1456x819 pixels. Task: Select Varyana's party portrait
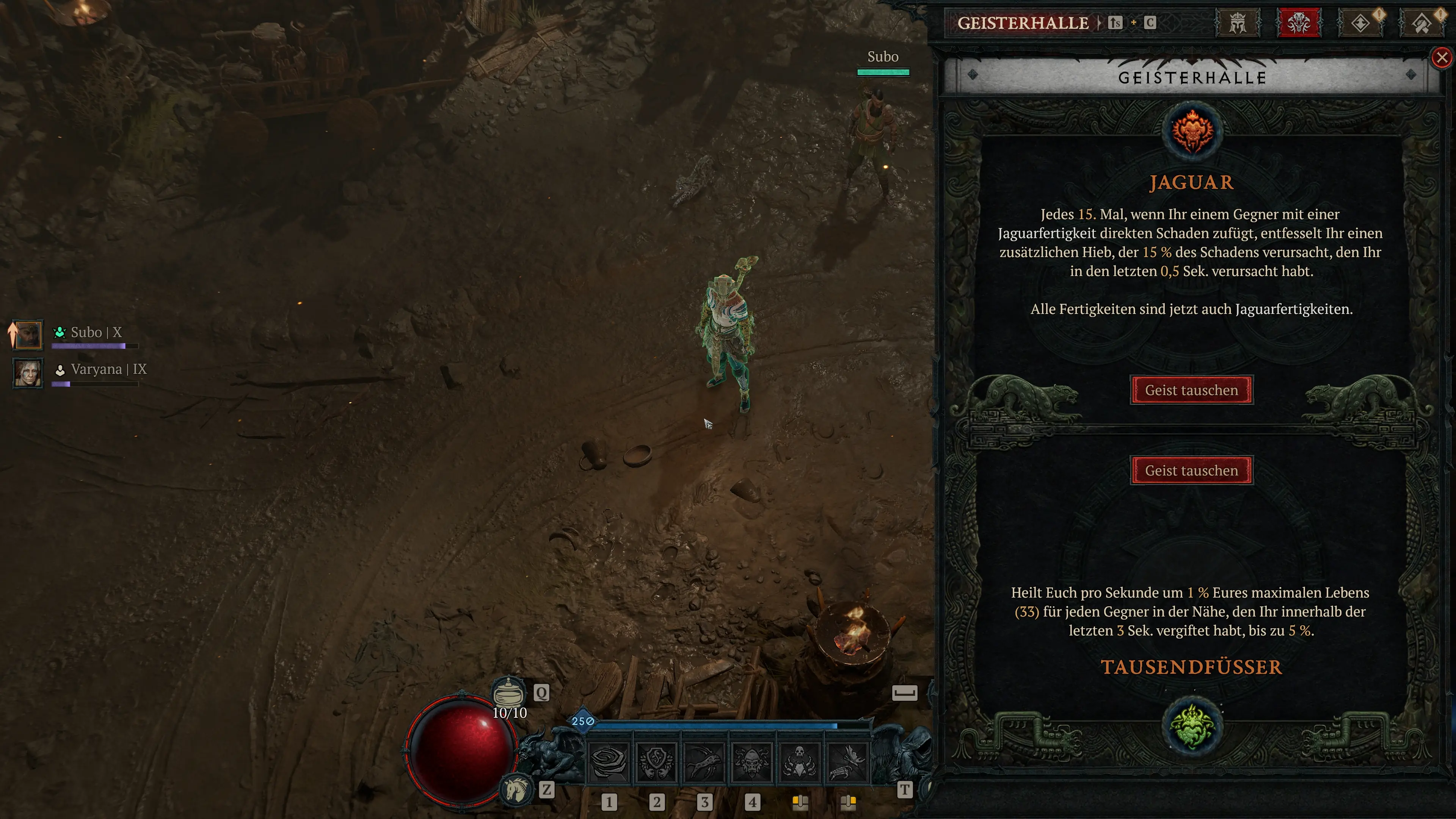[28, 372]
